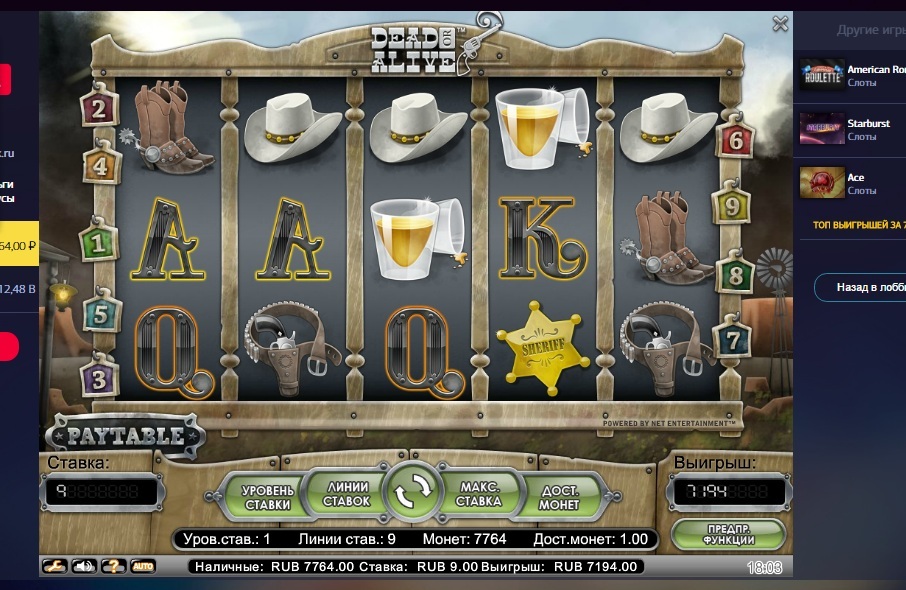The image size is (906, 590).
Task: Select bet line tag number 2
Action: click(x=98, y=106)
